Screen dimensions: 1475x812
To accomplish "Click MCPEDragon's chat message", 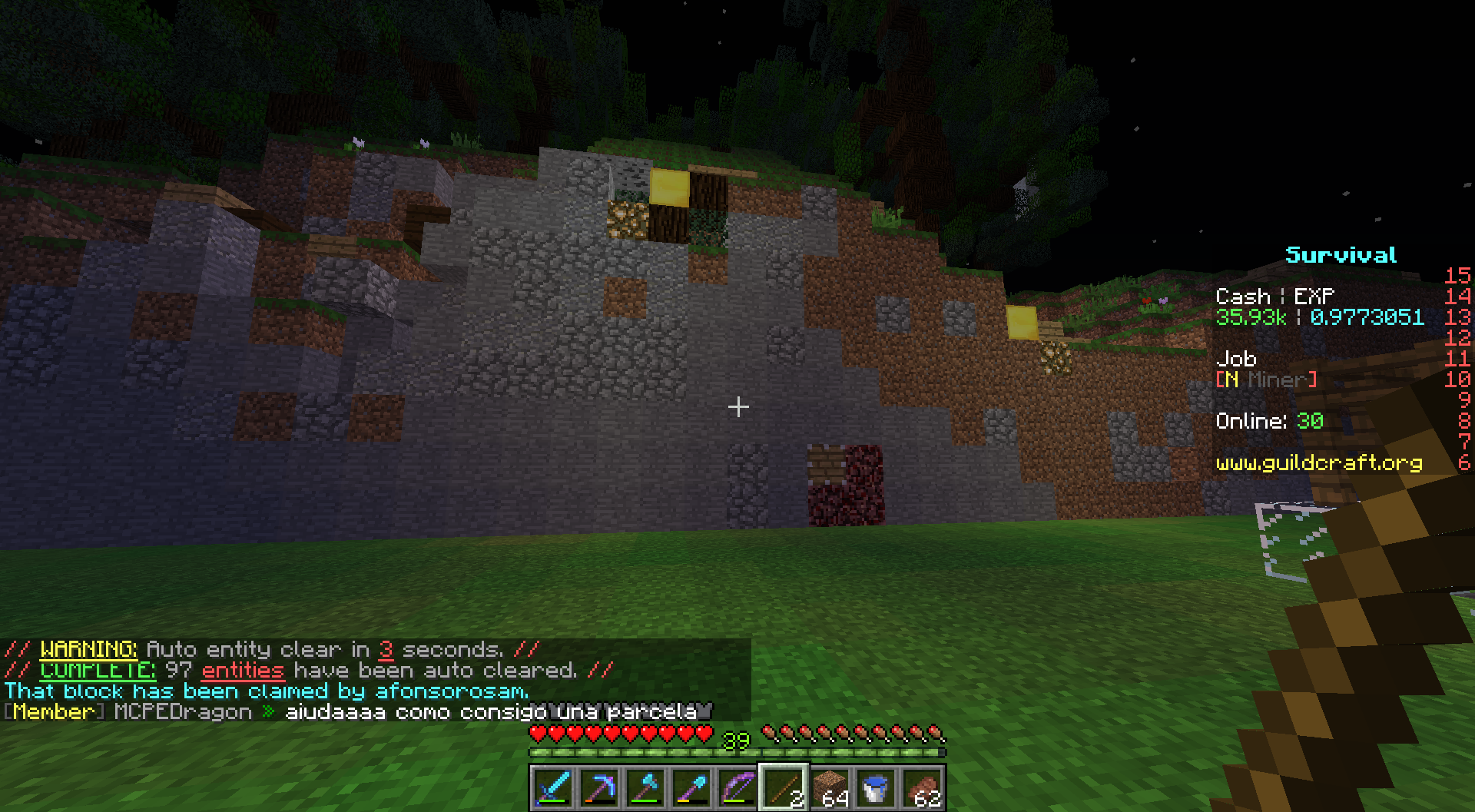I will pyautogui.click(x=490, y=712).
